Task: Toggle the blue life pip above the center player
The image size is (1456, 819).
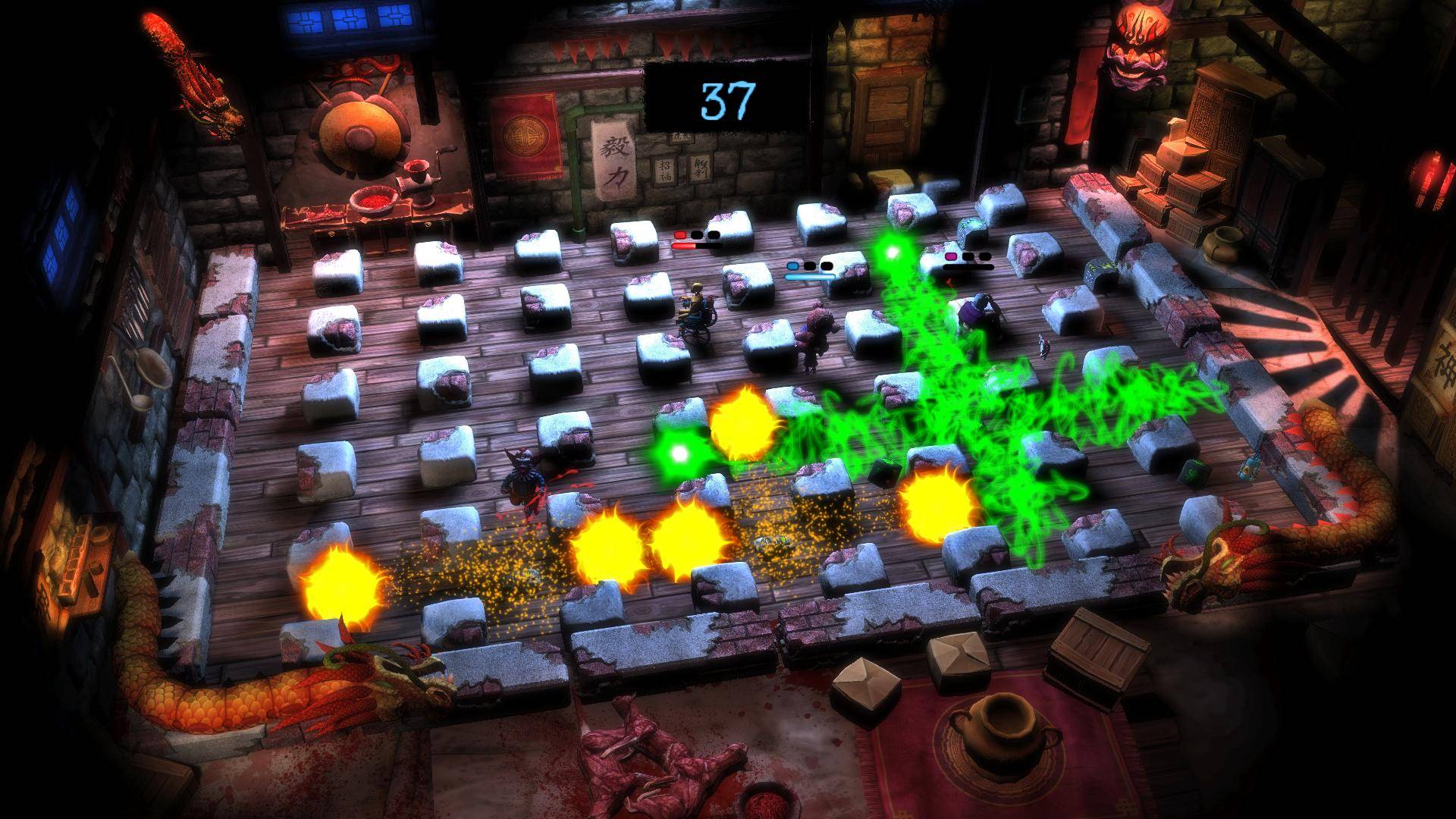Action: click(792, 265)
